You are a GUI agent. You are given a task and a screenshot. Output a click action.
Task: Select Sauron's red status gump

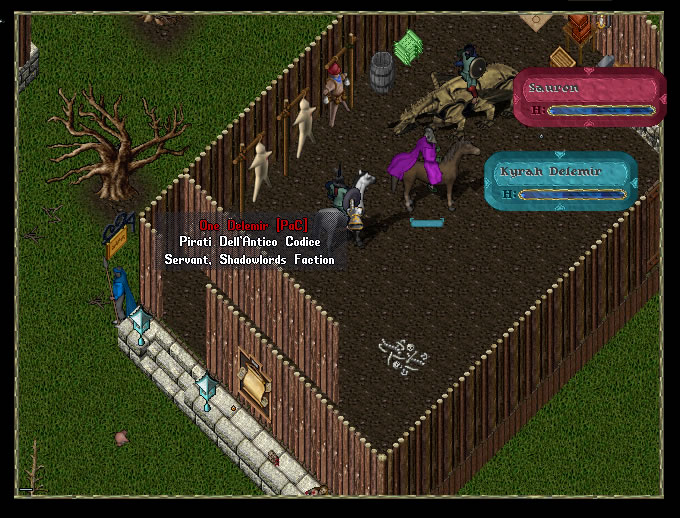[x=589, y=97]
